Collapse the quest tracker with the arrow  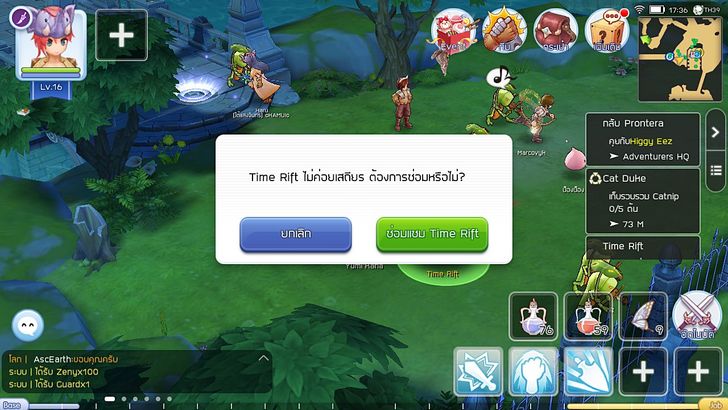[716, 131]
